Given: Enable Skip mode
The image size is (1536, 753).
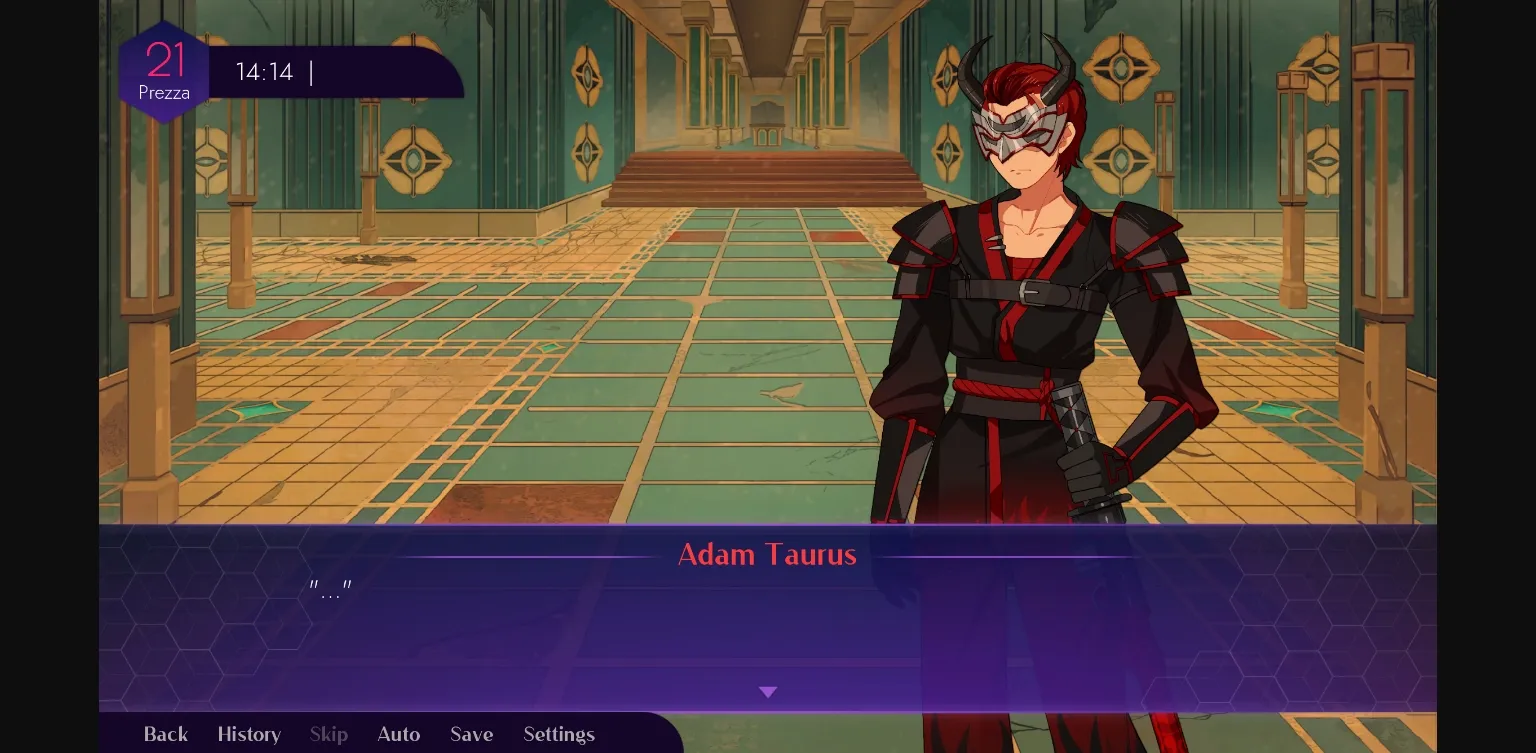Looking at the screenshot, I should coord(328,734).
